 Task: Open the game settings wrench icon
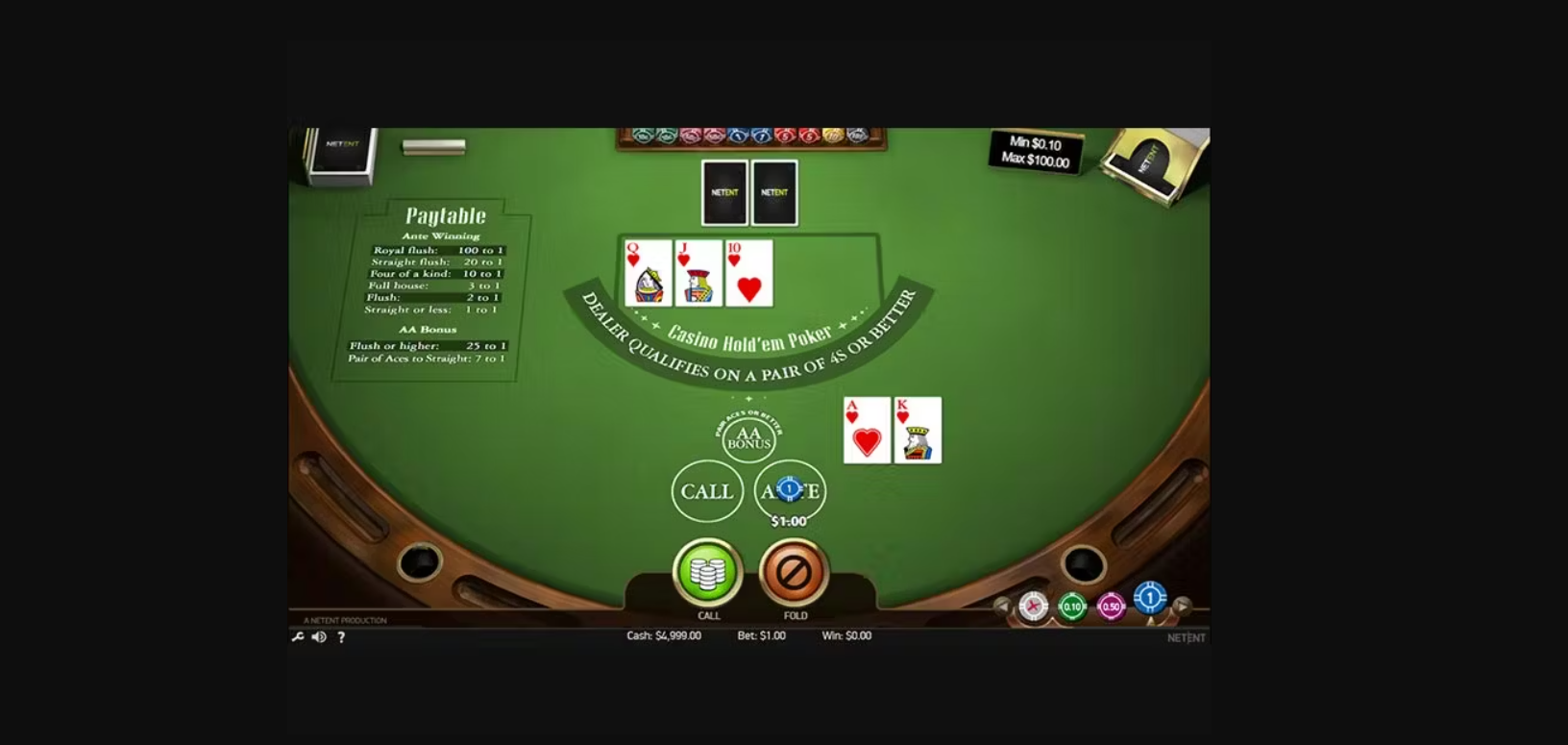296,636
